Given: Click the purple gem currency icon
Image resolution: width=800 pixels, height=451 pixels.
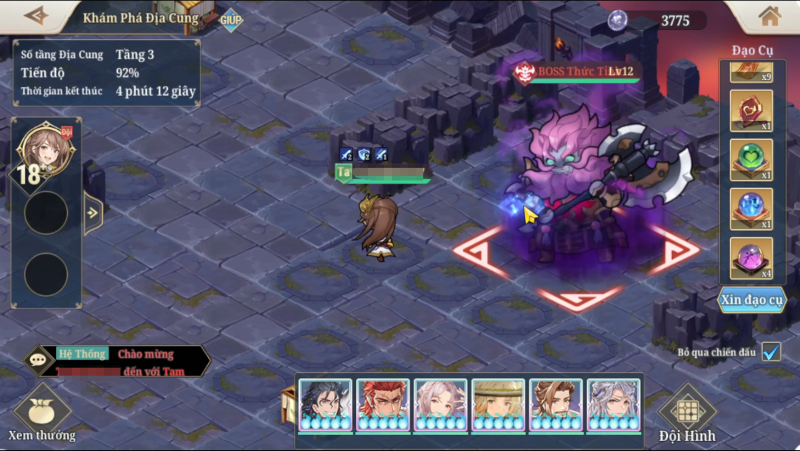Looking at the screenshot, I should pyautogui.click(x=618, y=20).
